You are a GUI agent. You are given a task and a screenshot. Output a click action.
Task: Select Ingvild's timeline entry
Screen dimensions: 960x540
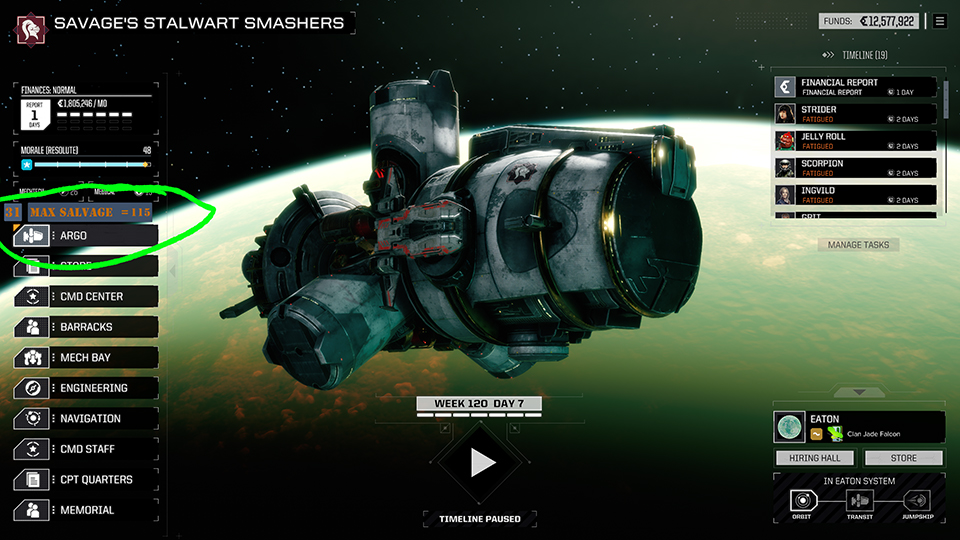point(856,195)
